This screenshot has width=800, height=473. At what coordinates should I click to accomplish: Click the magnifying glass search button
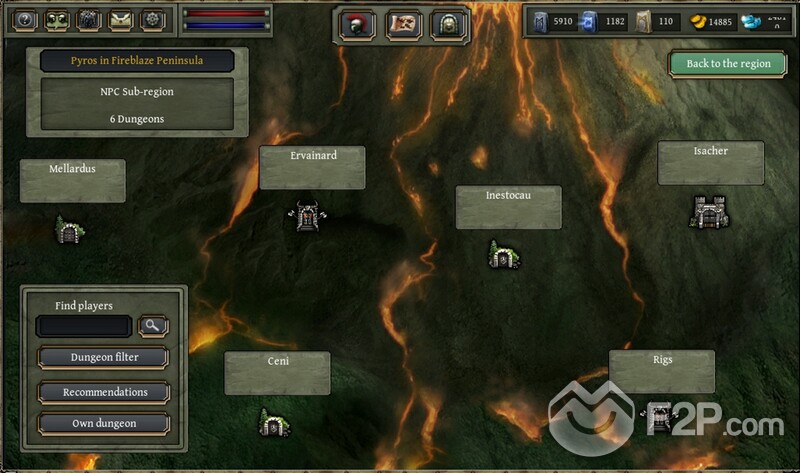[x=154, y=326]
